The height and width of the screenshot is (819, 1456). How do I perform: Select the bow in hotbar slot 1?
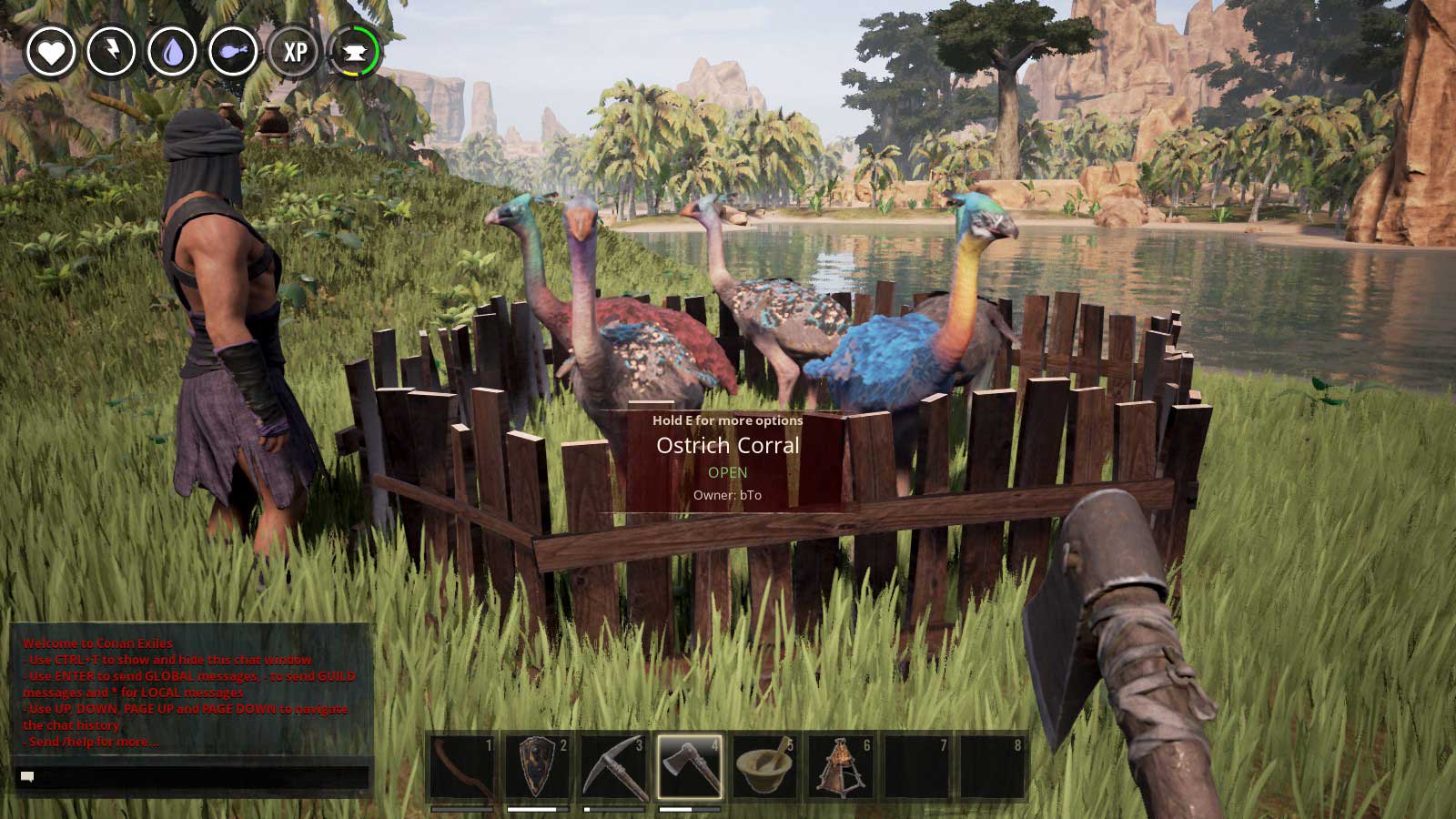[461, 767]
